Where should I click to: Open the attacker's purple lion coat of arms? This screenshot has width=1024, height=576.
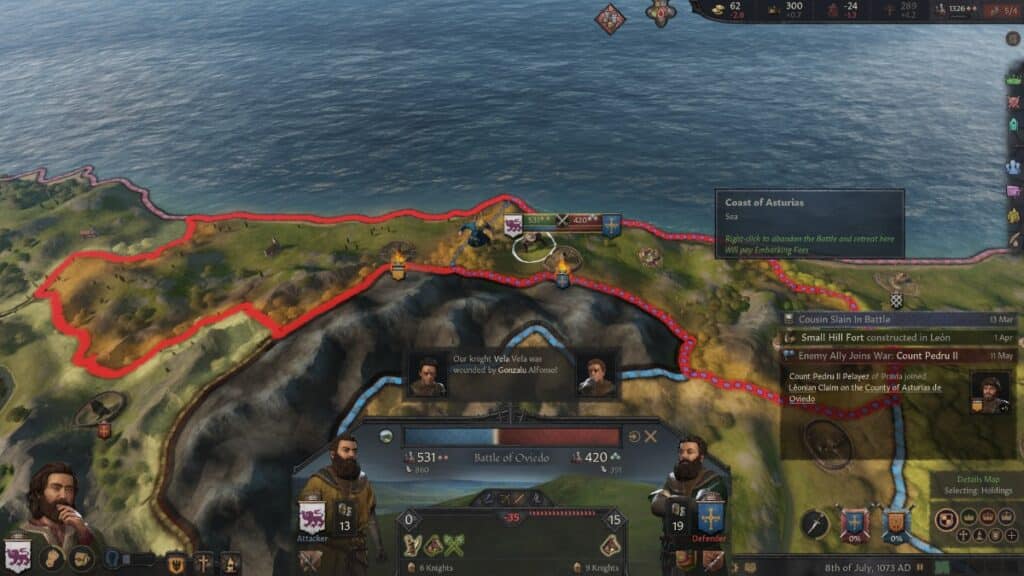[x=312, y=518]
